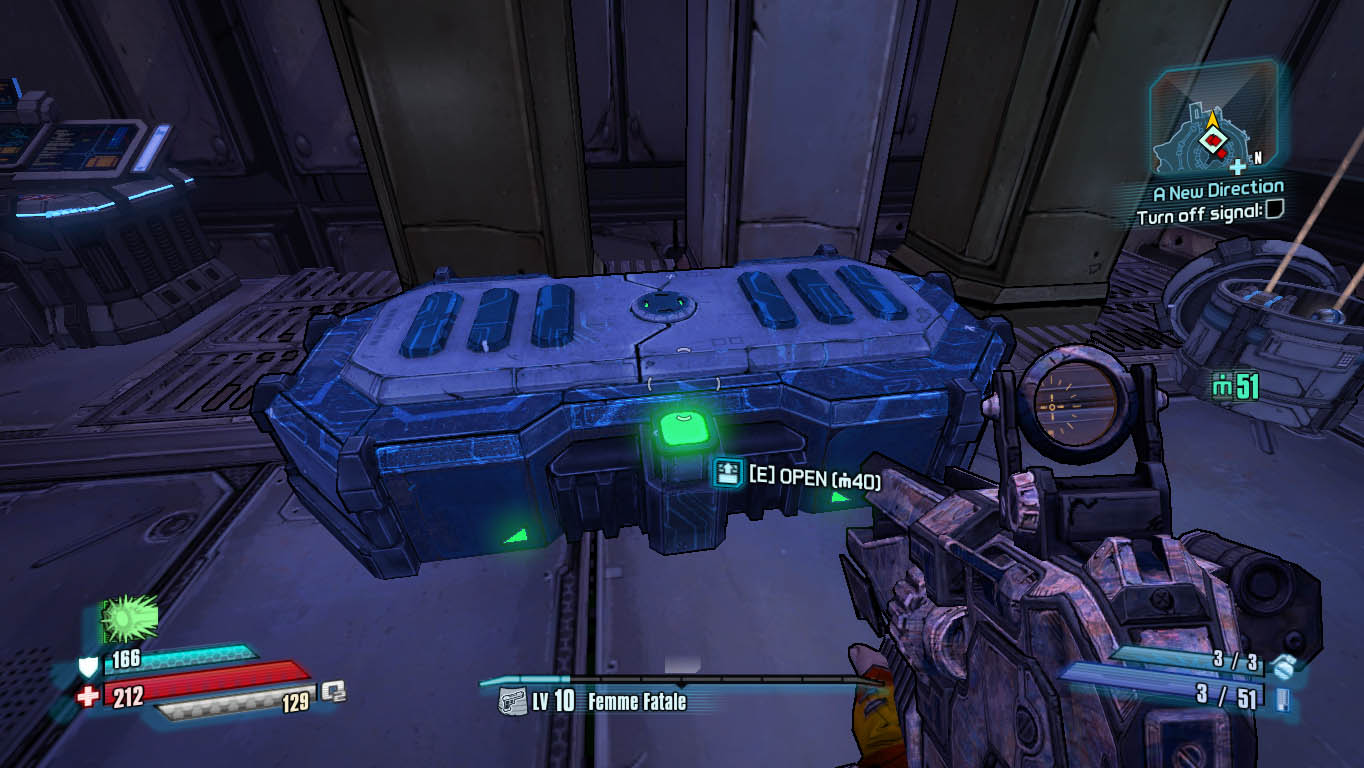
Task: Select the grenade icon by the grenade count
Action: tap(1284, 663)
